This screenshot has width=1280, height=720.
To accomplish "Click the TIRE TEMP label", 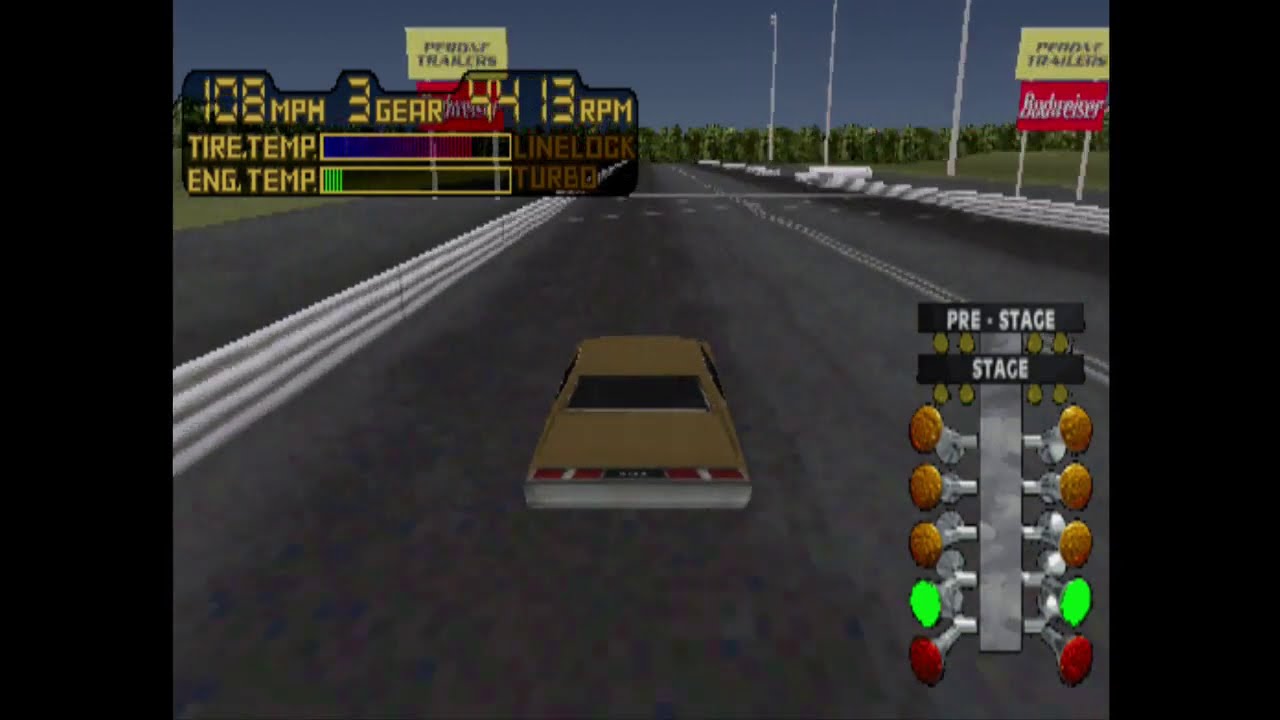I will point(249,148).
